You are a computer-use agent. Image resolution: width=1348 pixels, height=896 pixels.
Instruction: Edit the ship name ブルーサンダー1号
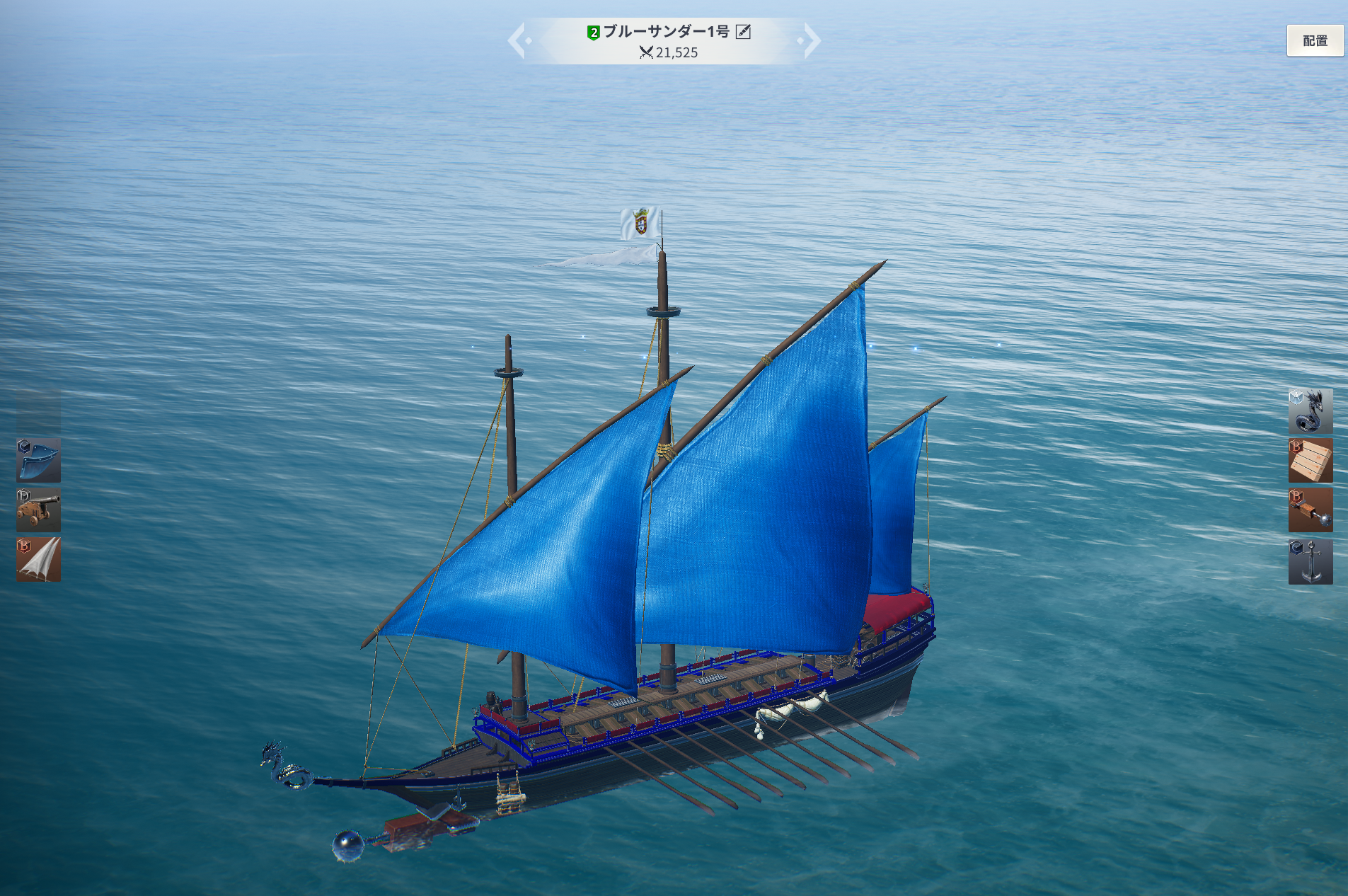click(743, 31)
